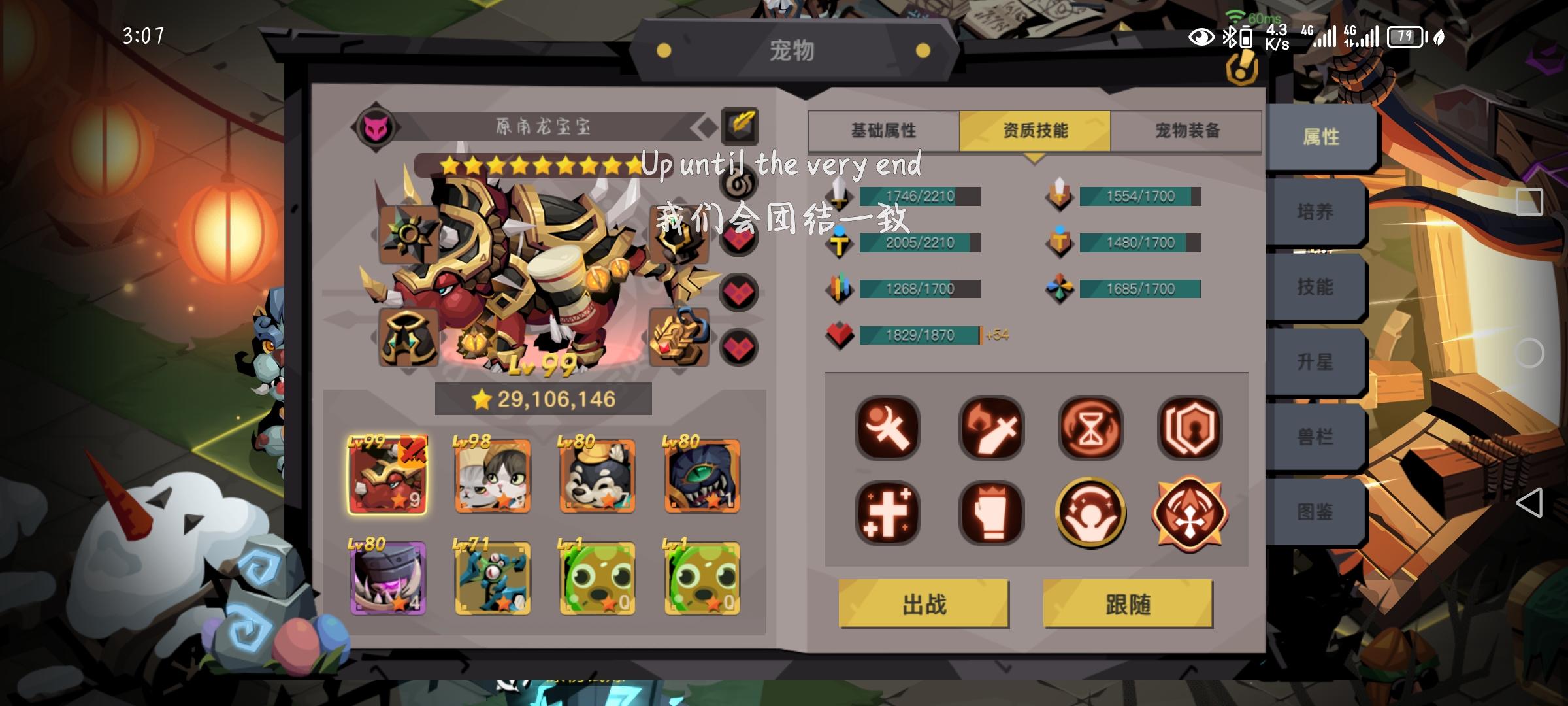
Task: Select the healing cross skill icon
Action: 889,513
